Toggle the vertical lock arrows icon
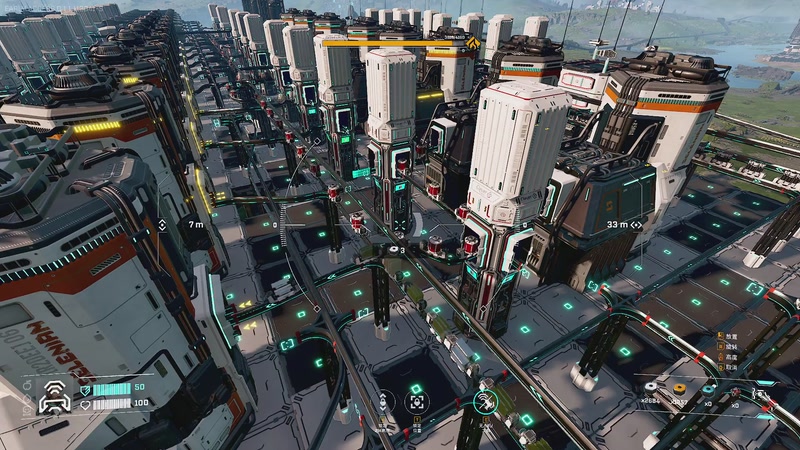 click(x=382, y=401)
